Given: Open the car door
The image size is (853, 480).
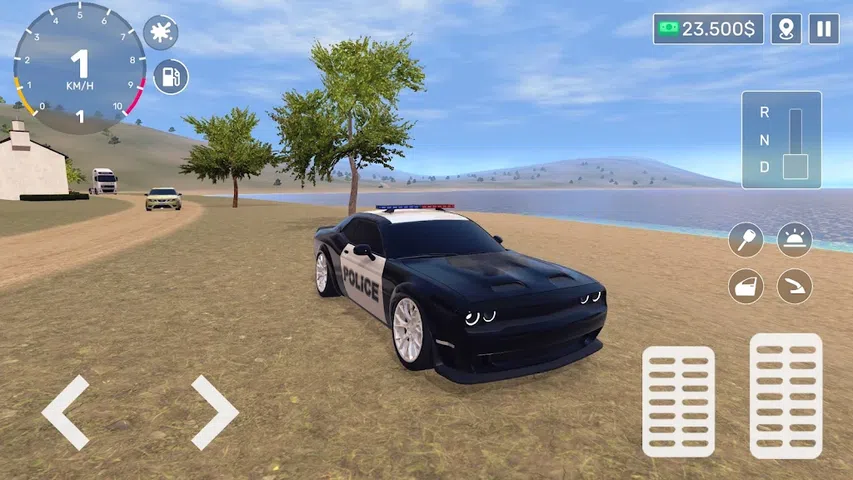Looking at the screenshot, I should (x=745, y=287).
